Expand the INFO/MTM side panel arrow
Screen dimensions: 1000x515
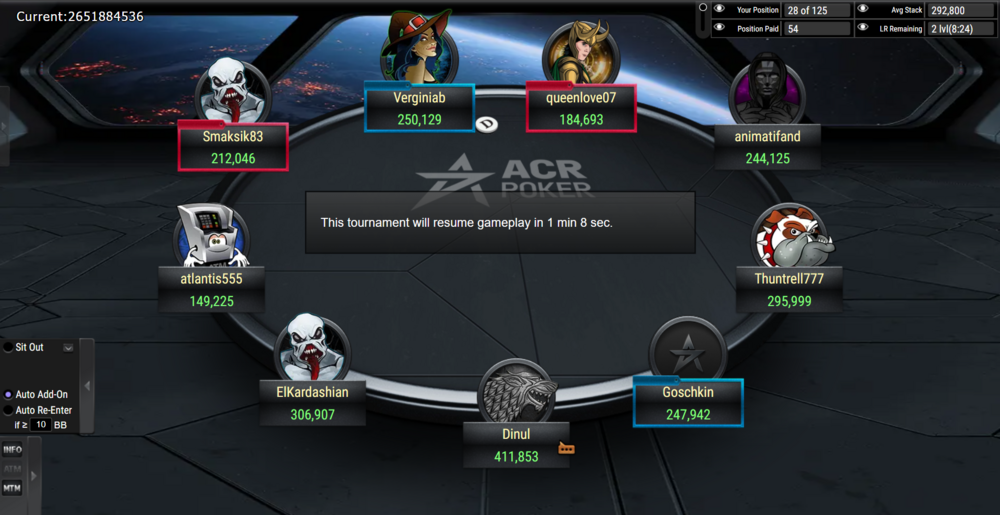(34, 475)
